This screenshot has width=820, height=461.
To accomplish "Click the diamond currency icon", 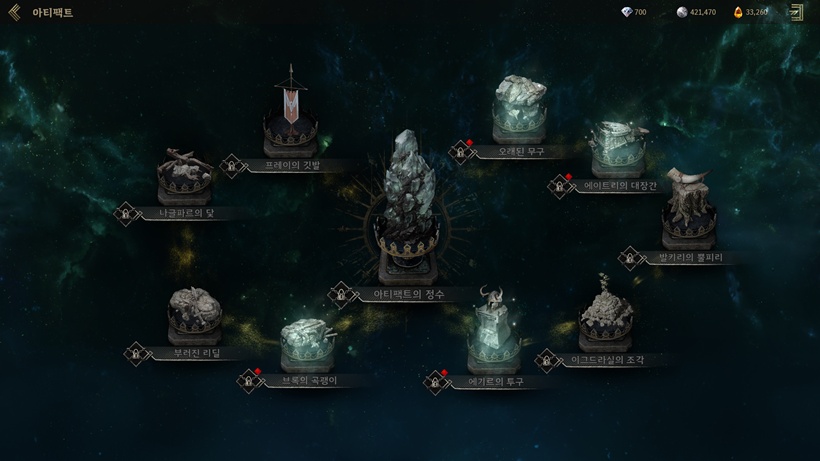I will [627, 12].
